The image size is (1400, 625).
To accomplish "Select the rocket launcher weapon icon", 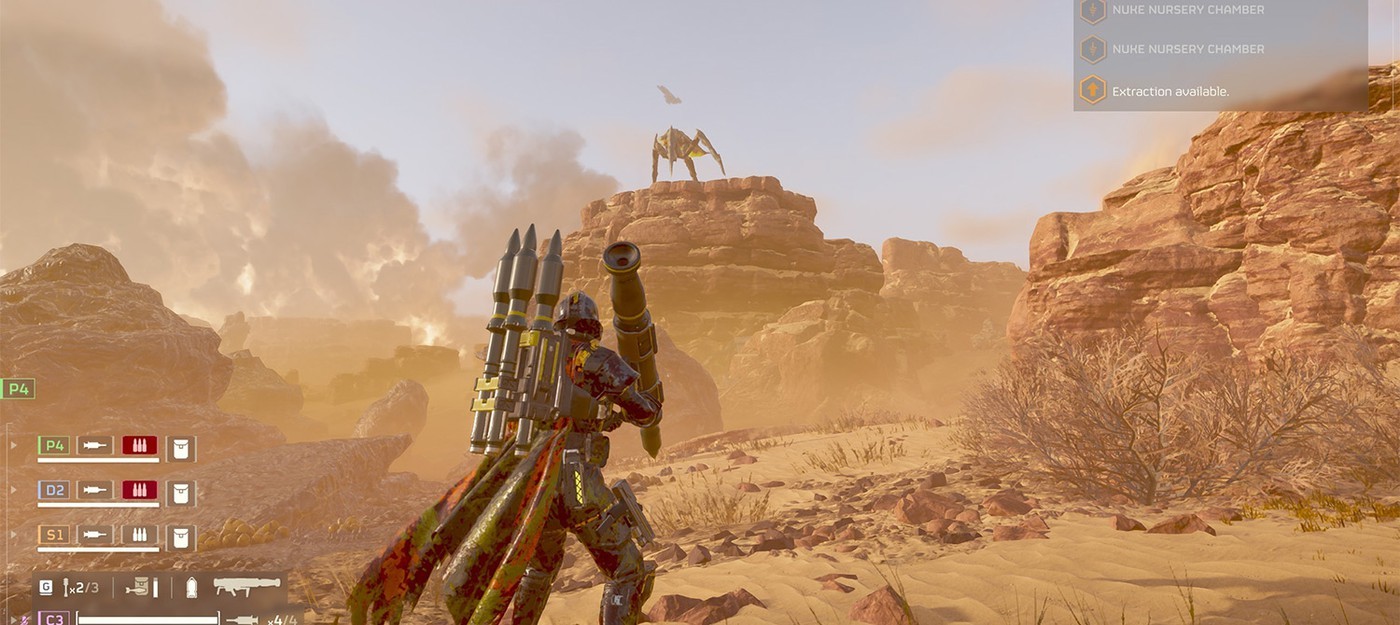I will tap(246, 587).
